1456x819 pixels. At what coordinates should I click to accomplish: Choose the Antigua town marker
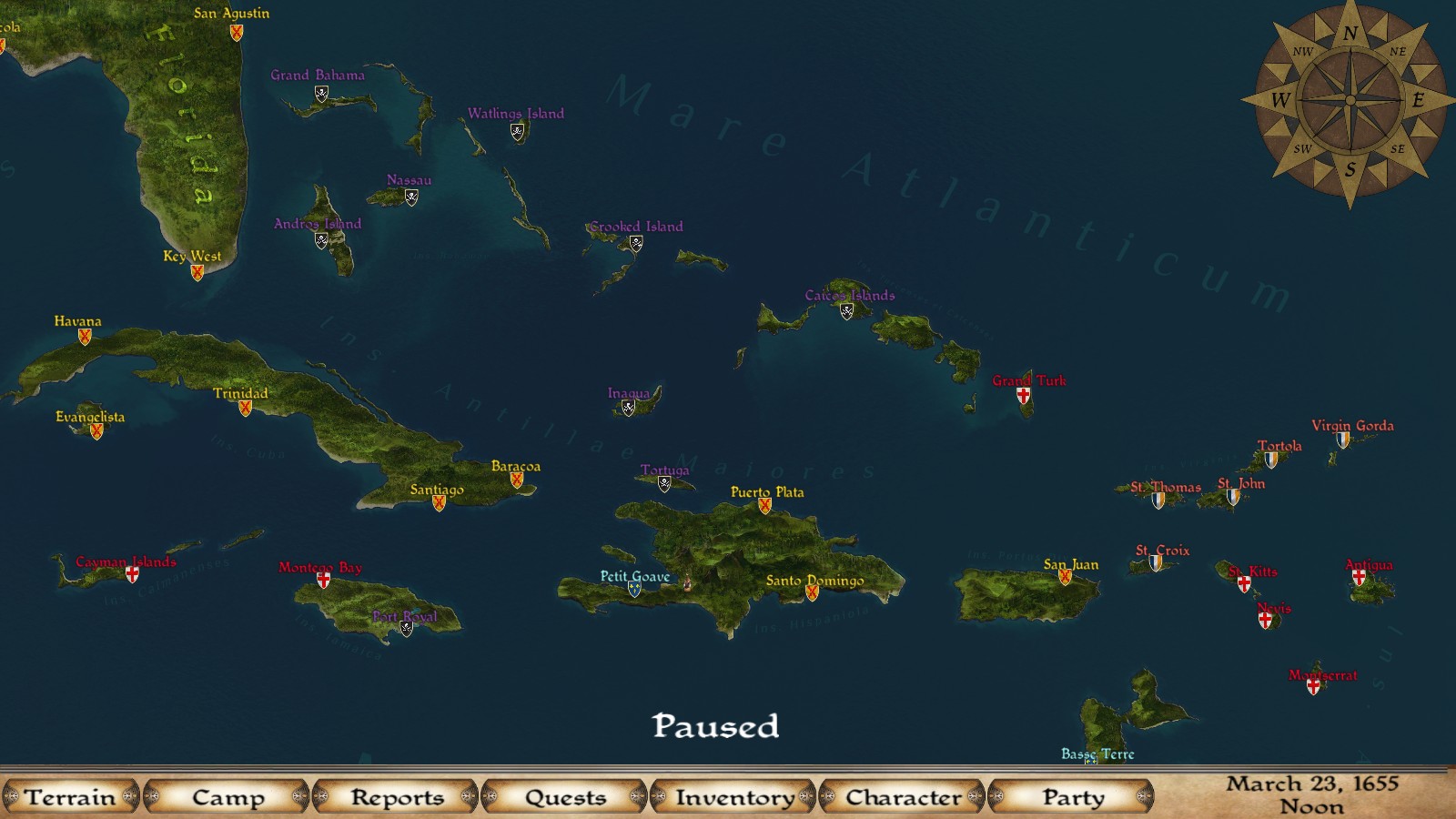[1359, 577]
